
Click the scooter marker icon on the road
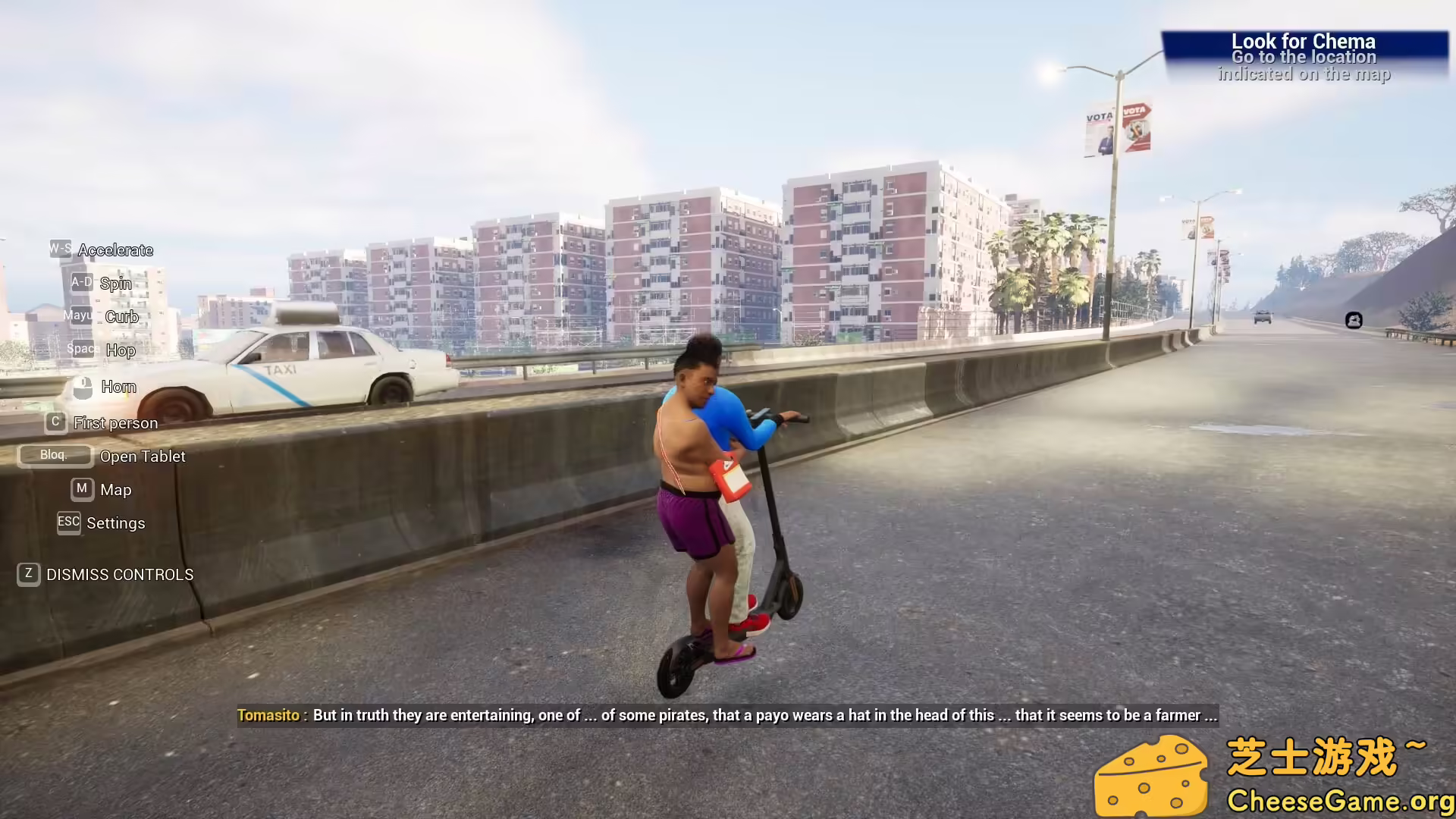(1353, 321)
